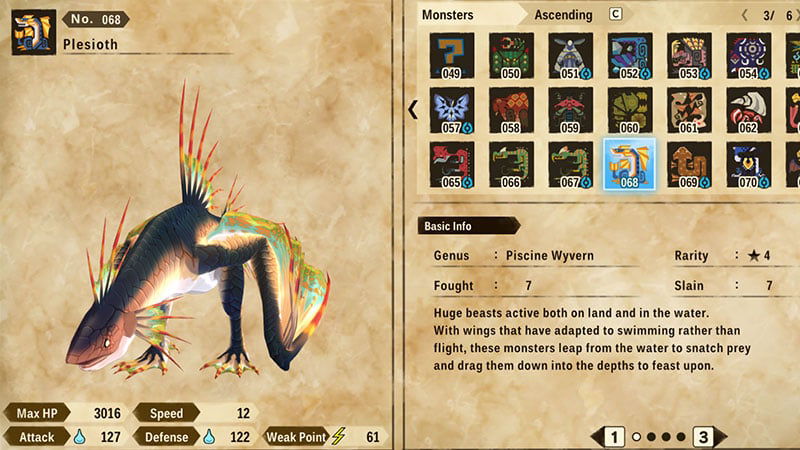
Task: View monster entry number 061
Action: [689, 110]
